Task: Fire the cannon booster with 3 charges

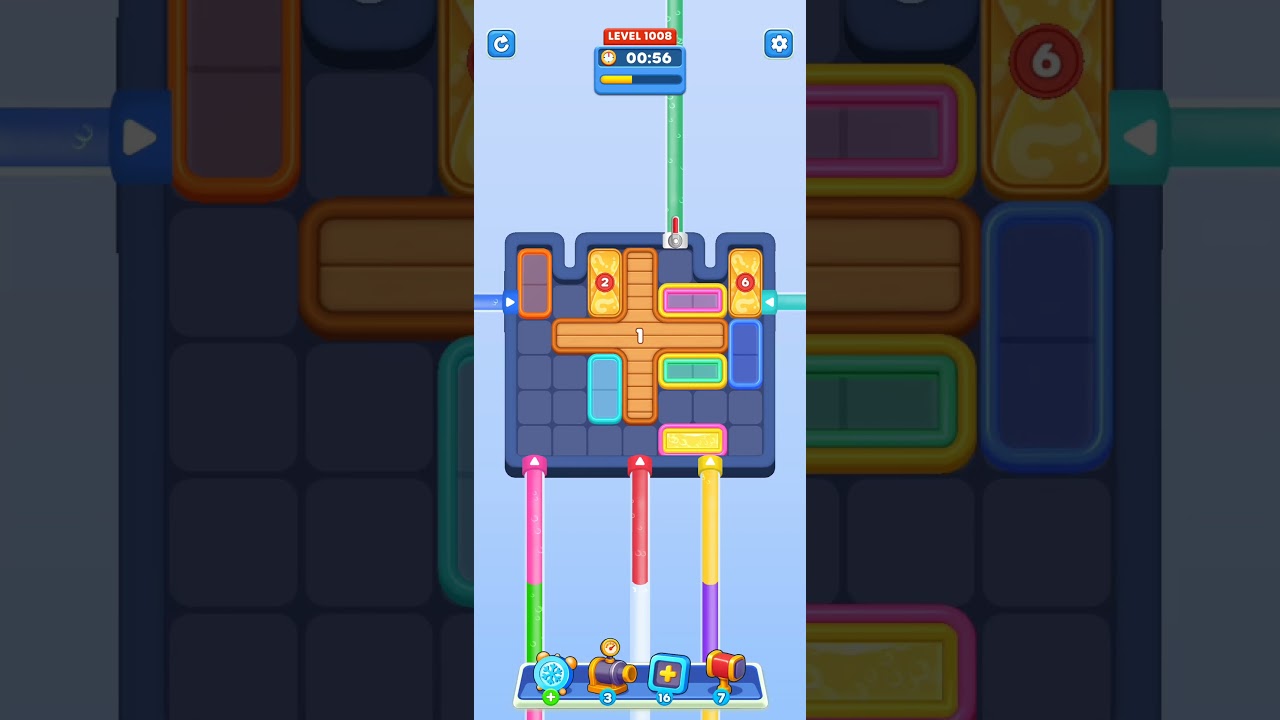Action: (611, 672)
